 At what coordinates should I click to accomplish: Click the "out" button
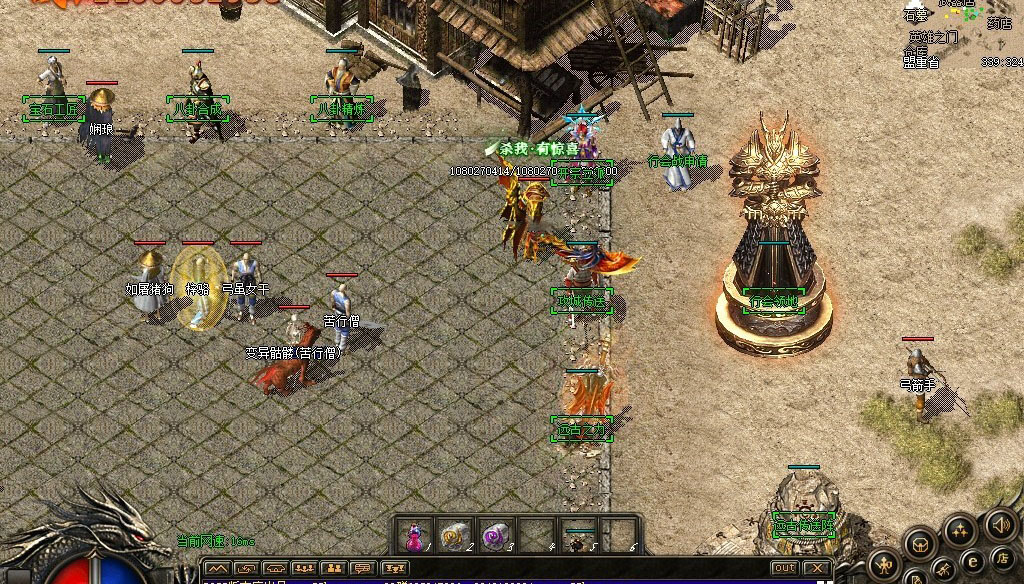[786, 568]
